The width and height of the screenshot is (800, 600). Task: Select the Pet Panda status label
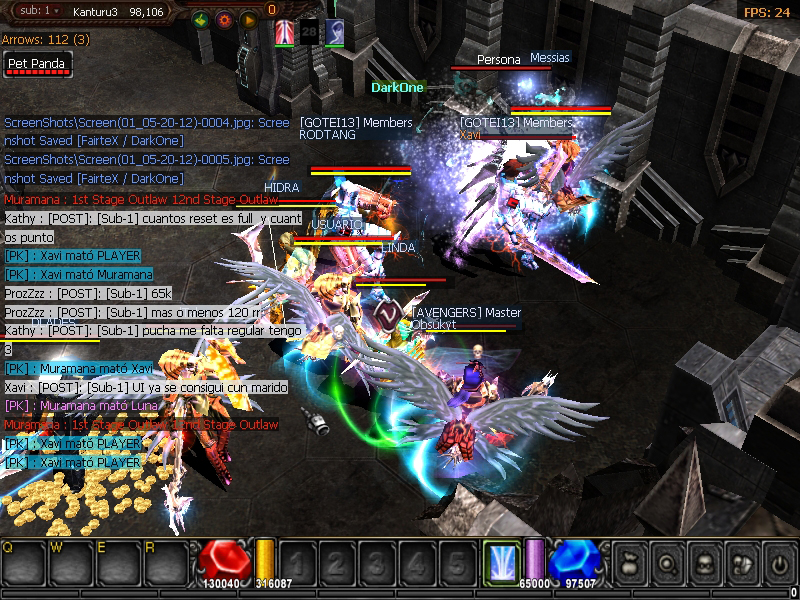(x=37, y=64)
